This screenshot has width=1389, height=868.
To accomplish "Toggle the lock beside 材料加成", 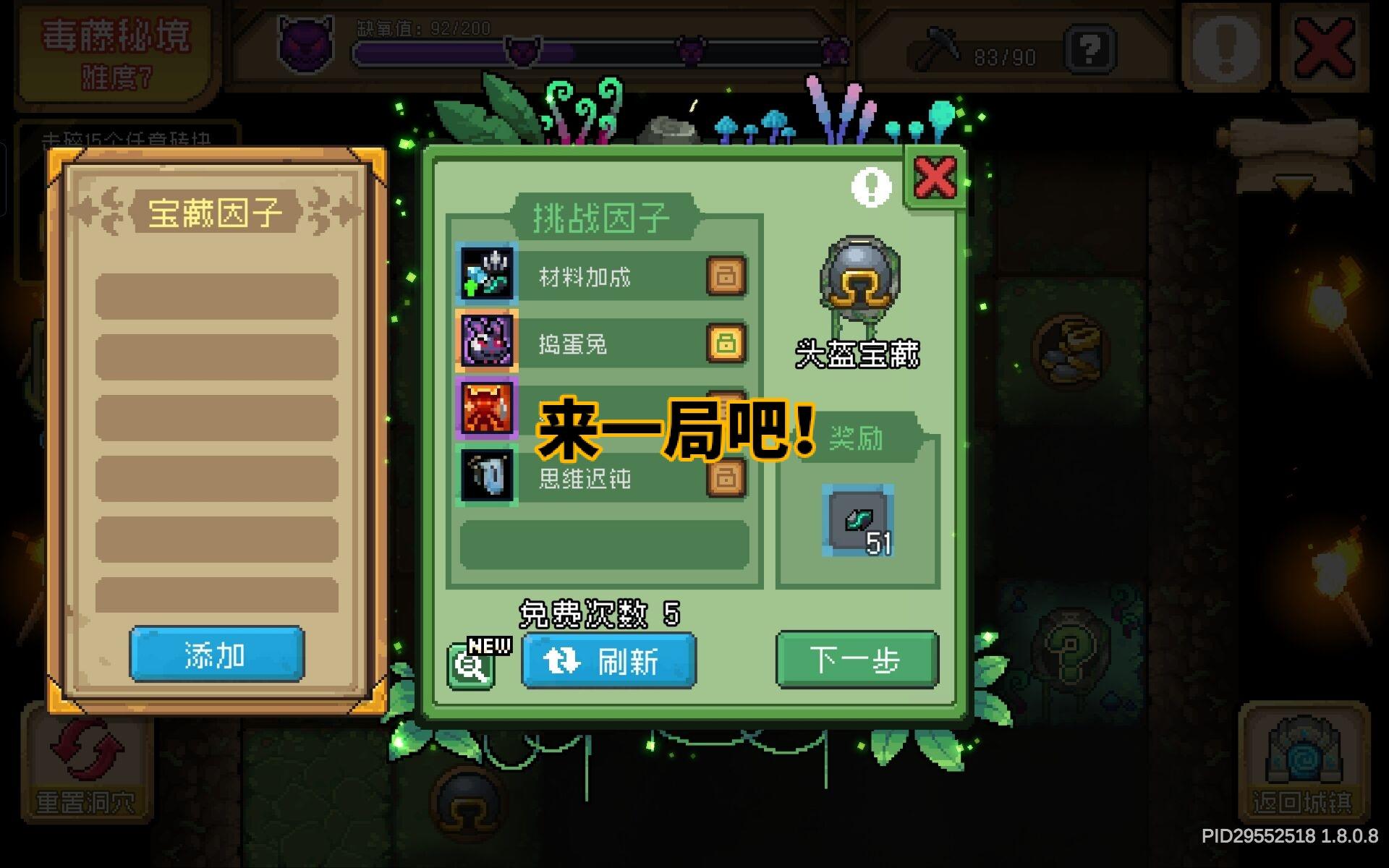I will coord(726,276).
